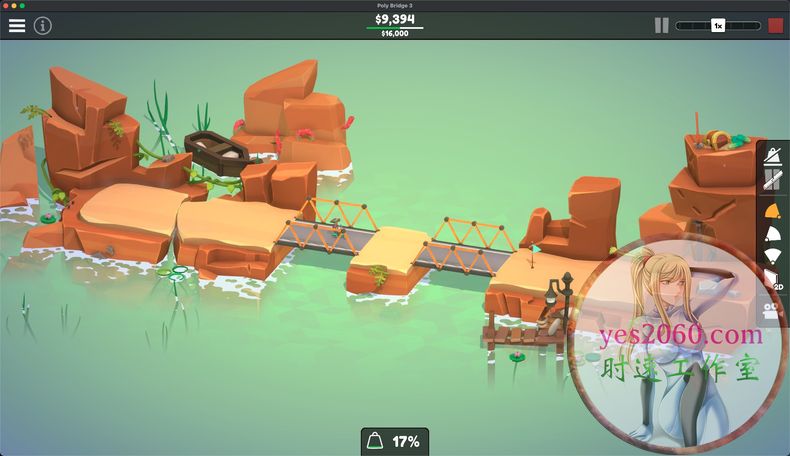This screenshot has width=790, height=456.
Task: Open the movie camera replay tool
Action: [x=773, y=309]
